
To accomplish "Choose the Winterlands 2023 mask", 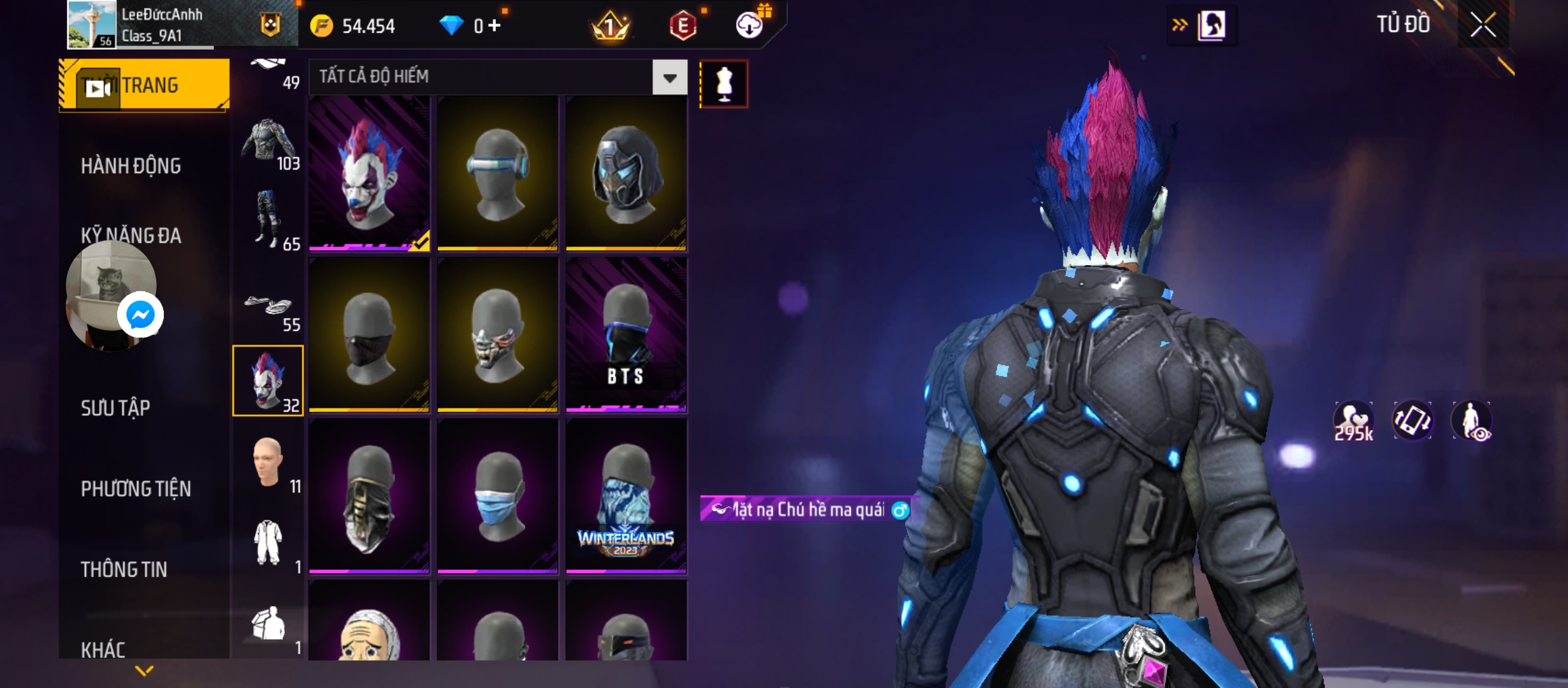I will point(626,496).
